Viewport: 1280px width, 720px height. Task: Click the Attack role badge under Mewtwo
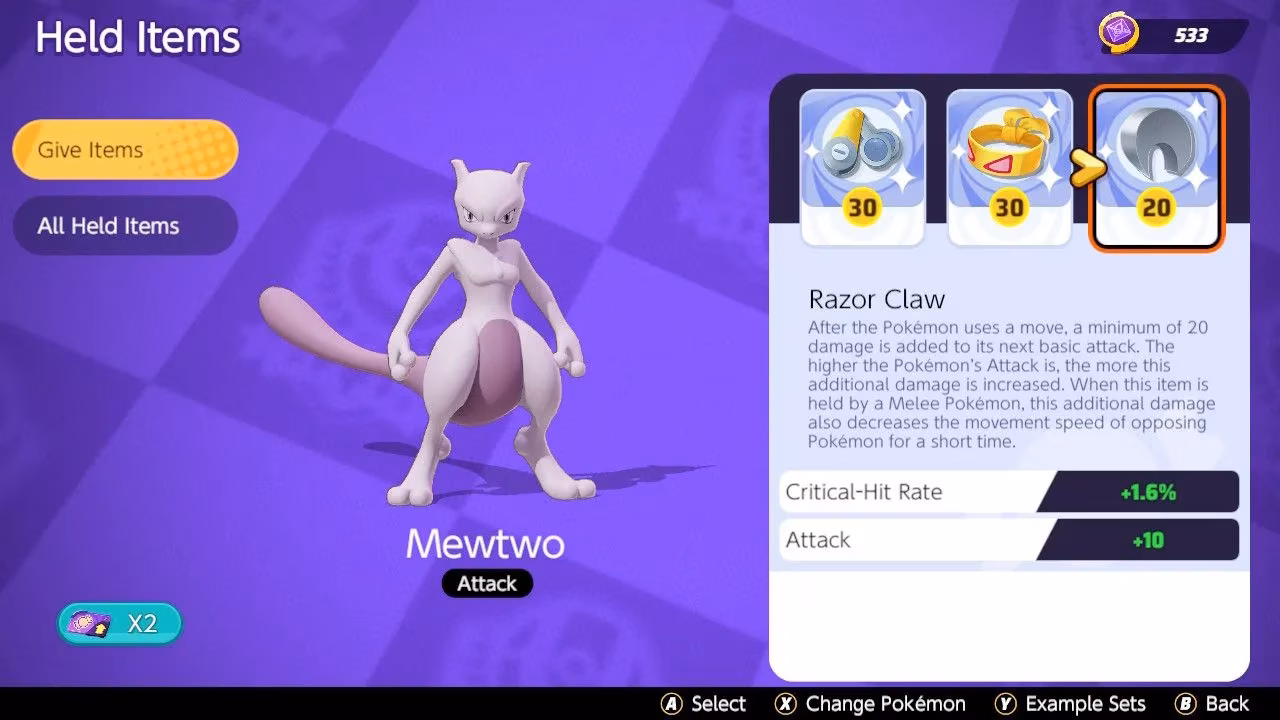487,583
